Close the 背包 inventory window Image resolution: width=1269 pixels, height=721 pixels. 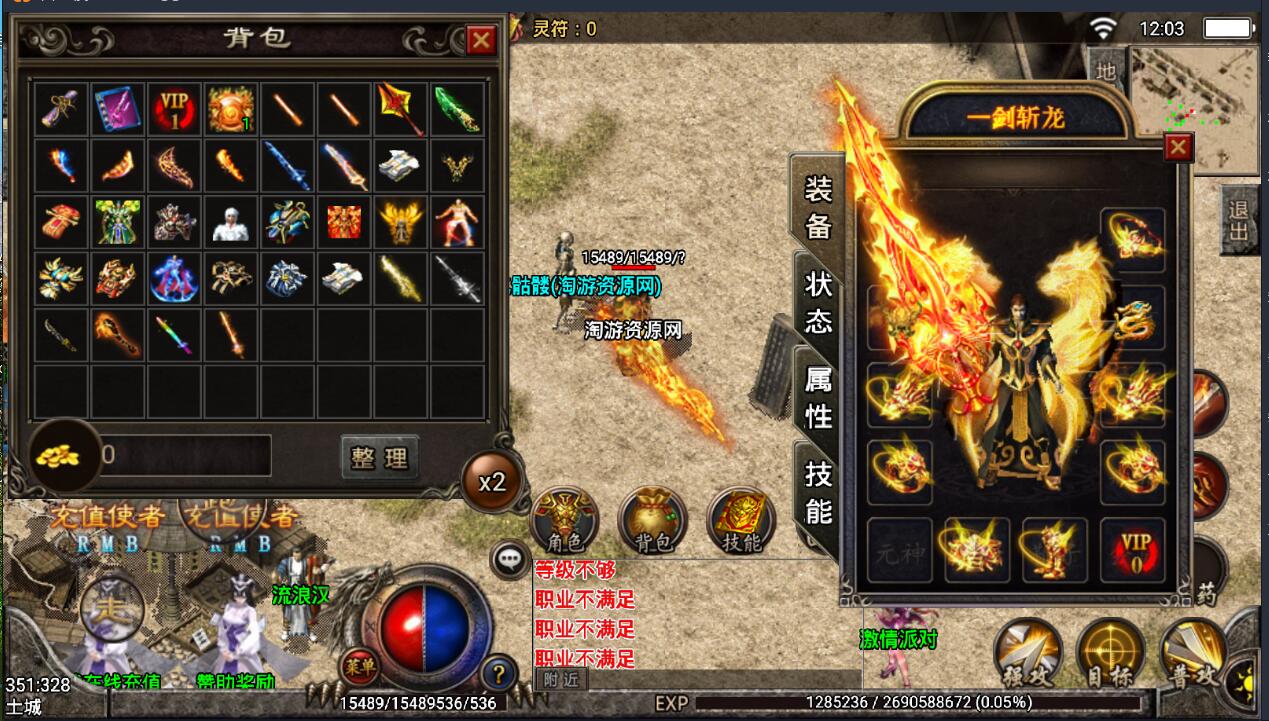pyautogui.click(x=481, y=40)
